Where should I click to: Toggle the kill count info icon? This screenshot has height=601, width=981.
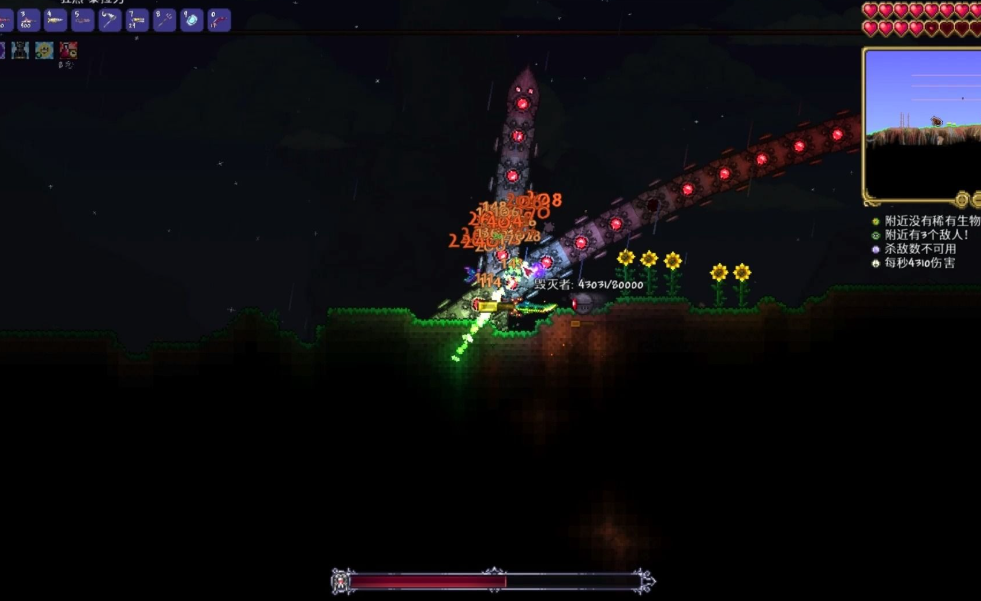[x=876, y=249]
